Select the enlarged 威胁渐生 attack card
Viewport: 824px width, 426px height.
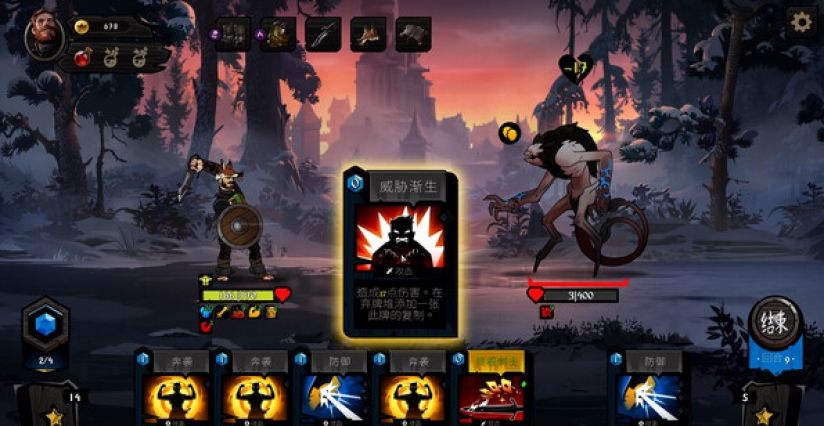[x=401, y=253]
